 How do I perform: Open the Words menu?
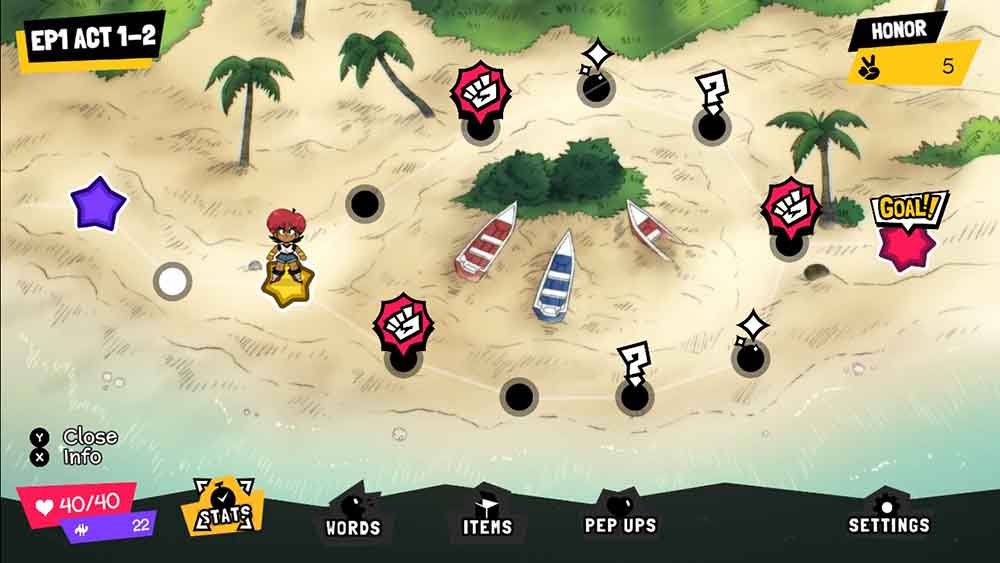pyautogui.click(x=353, y=516)
